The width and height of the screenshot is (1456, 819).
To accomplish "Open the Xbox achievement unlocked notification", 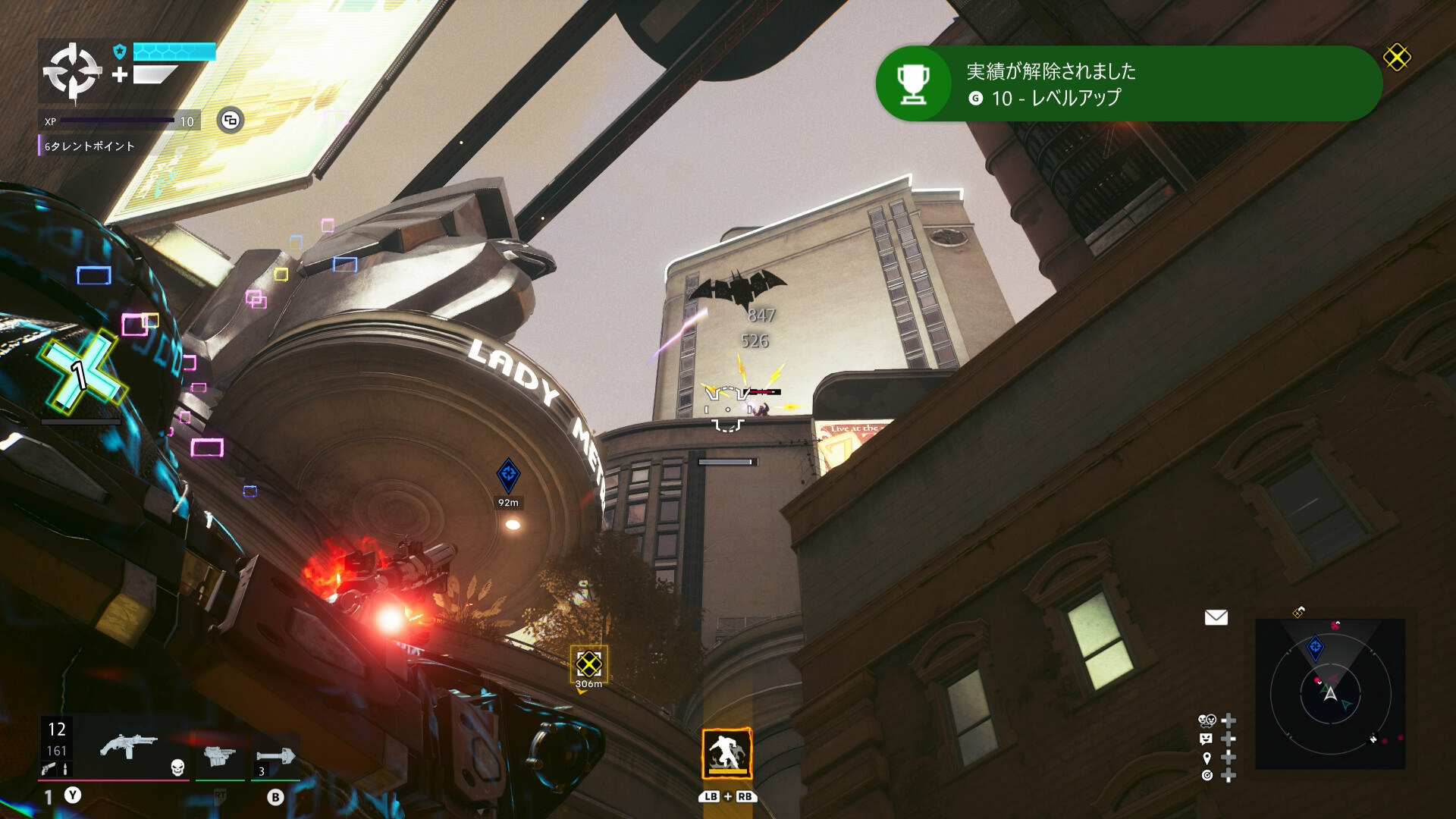I will pyautogui.click(x=1128, y=83).
